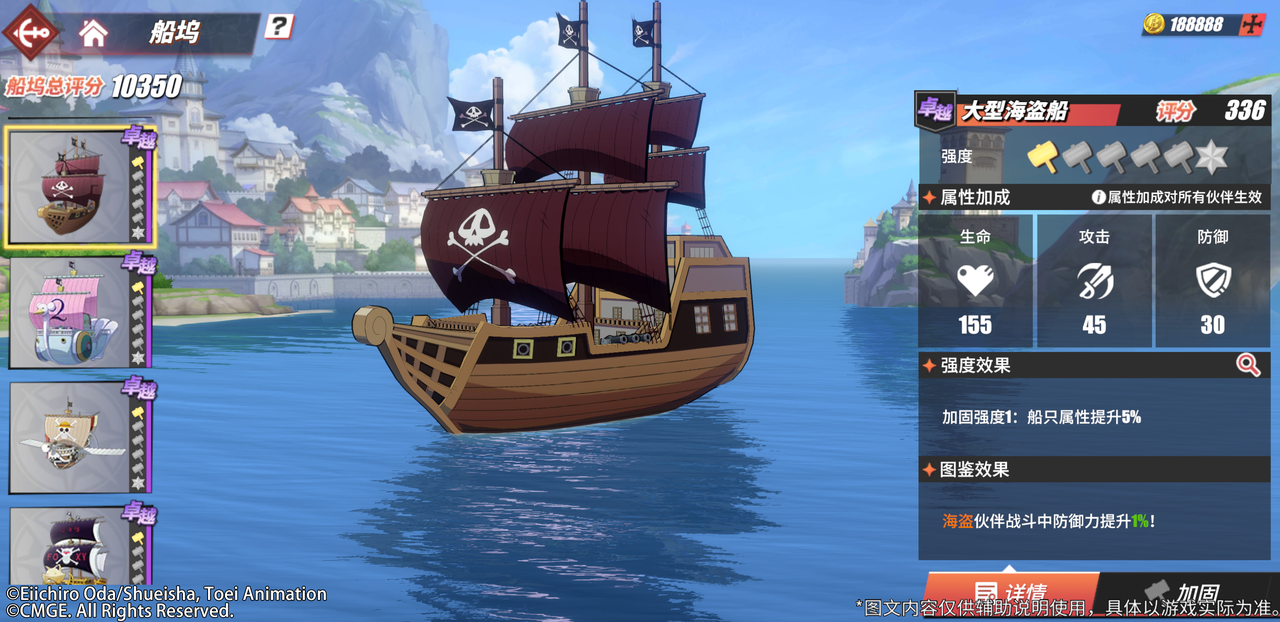Choose the pink flamingo number 2 ship
The width and height of the screenshot is (1280, 622).
coord(72,313)
